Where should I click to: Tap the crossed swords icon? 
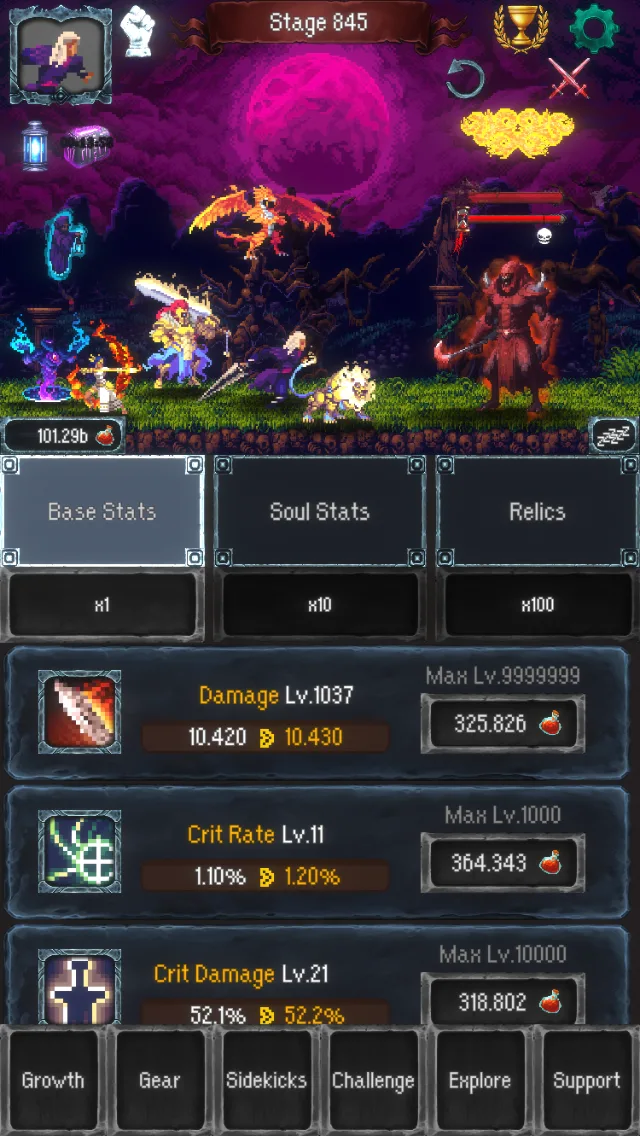click(569, 78)
